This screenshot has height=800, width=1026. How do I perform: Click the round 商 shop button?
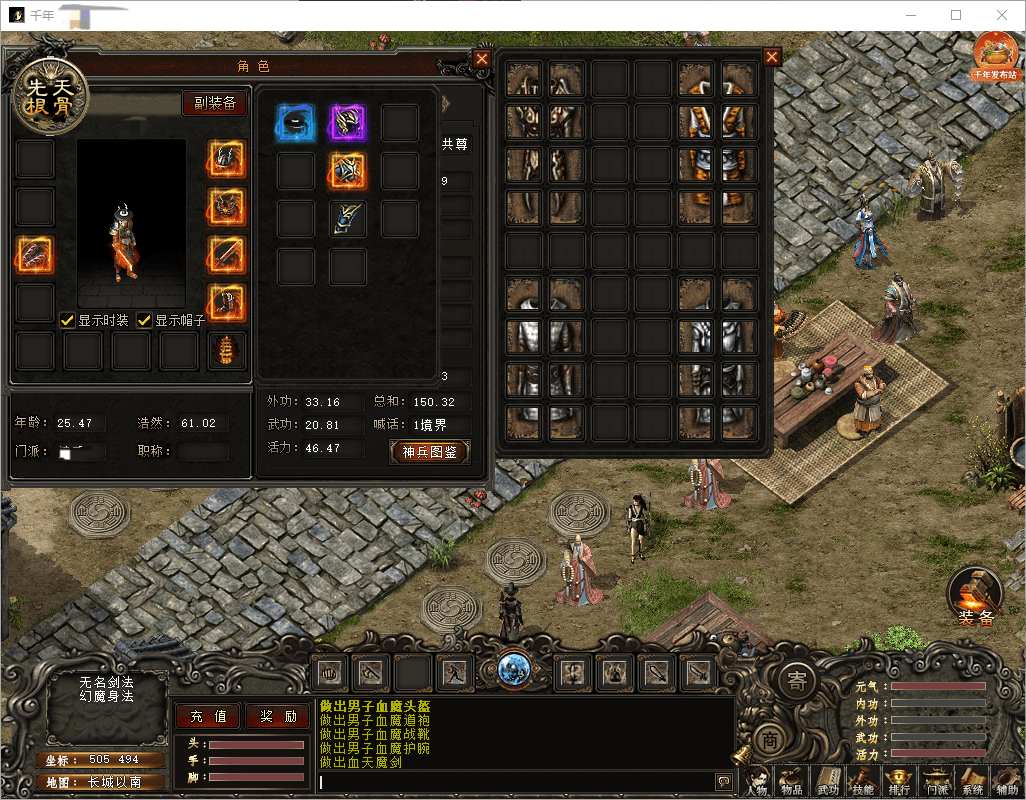click(x=770, y=740)
